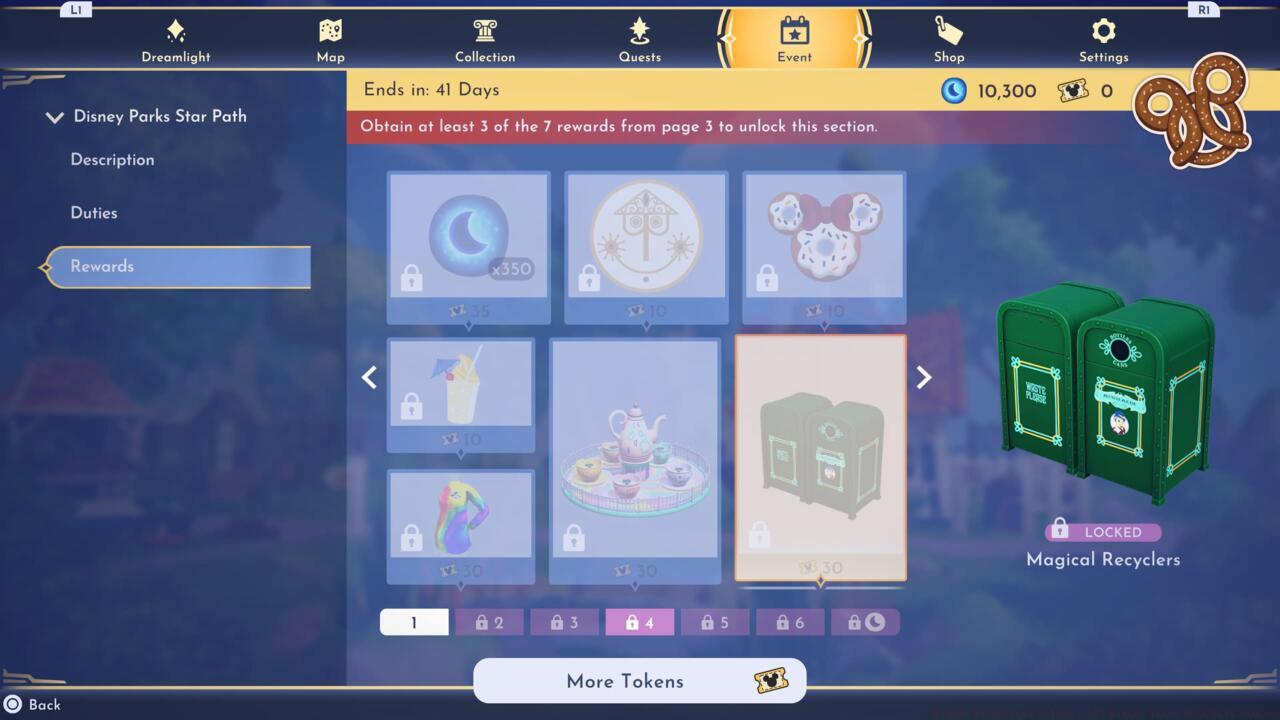
Task: Select the Magical Recyclers reward thumbnail
Action: 820,457
